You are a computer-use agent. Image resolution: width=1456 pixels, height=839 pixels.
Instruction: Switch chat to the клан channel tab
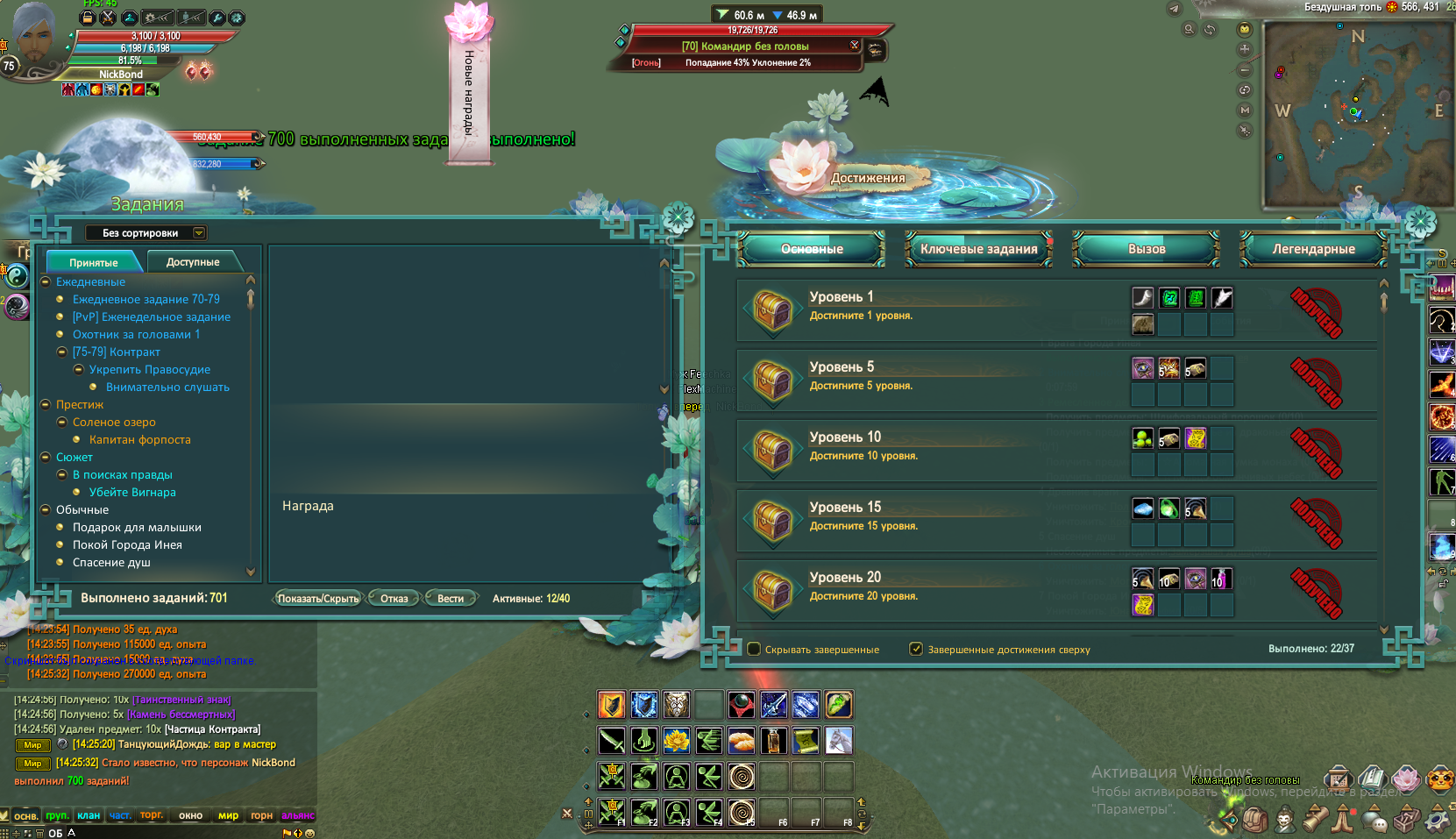pos(89,816)
